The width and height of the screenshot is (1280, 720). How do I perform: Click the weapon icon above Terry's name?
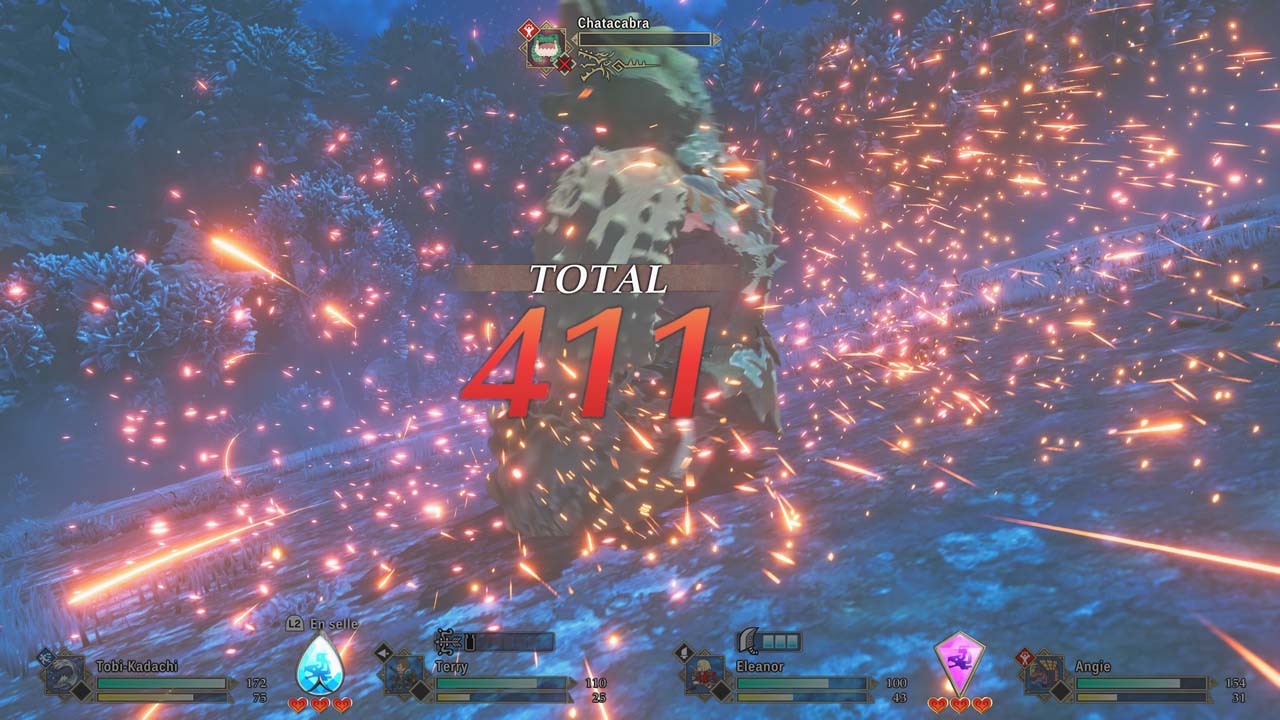coord(449,641)
